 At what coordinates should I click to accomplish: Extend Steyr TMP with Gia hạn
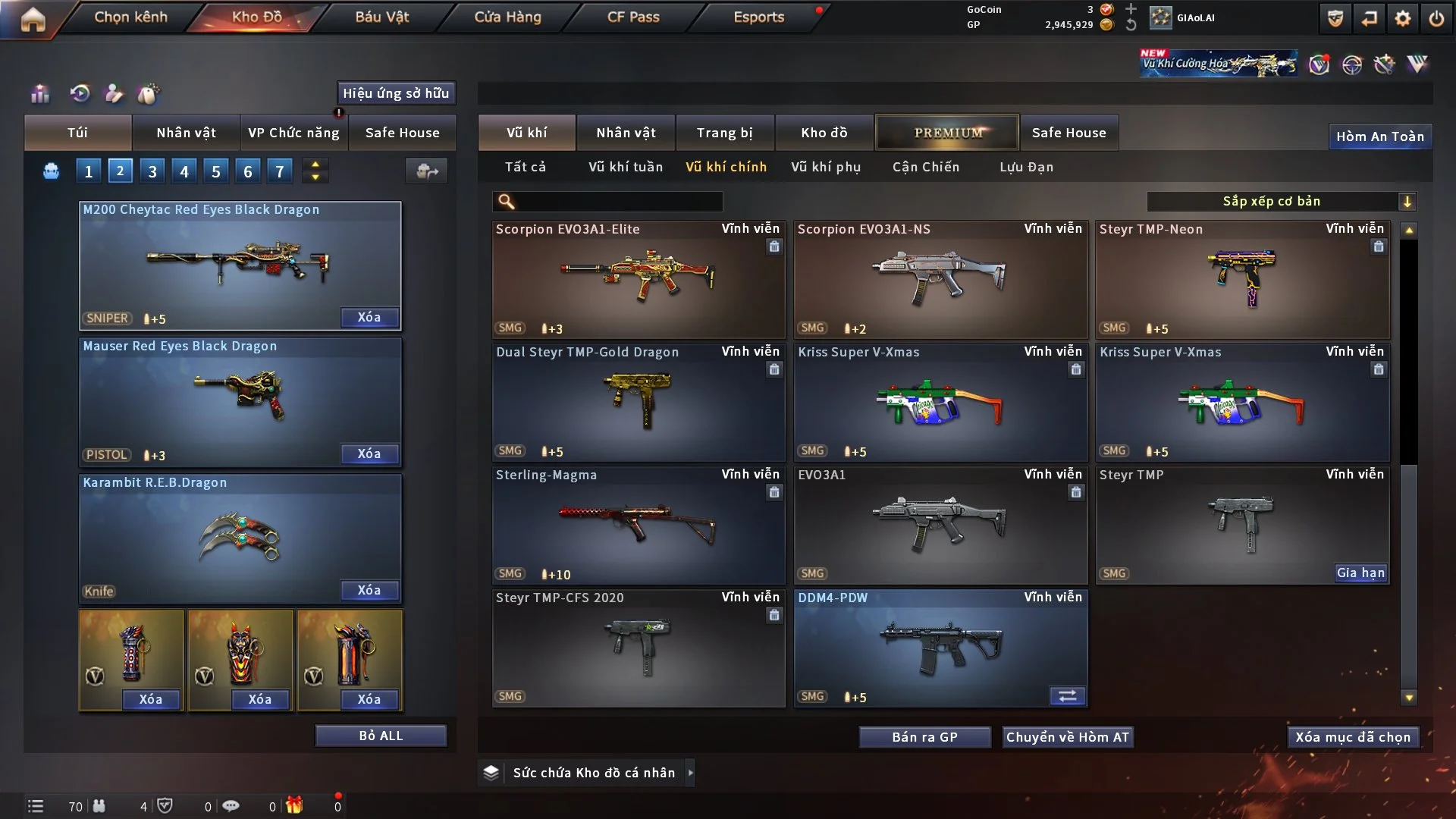click(1360, 573)
